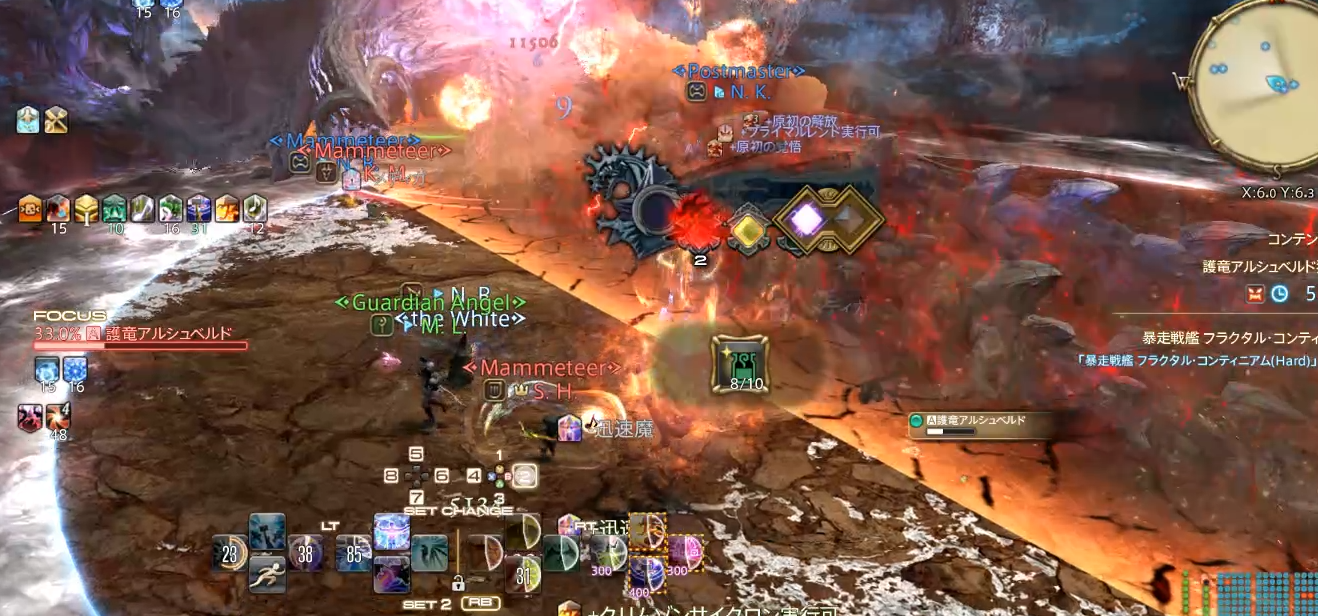Click the crossed tools status icon
Viewport: 1318px width, 616px height.
click(x=56, y=120)
